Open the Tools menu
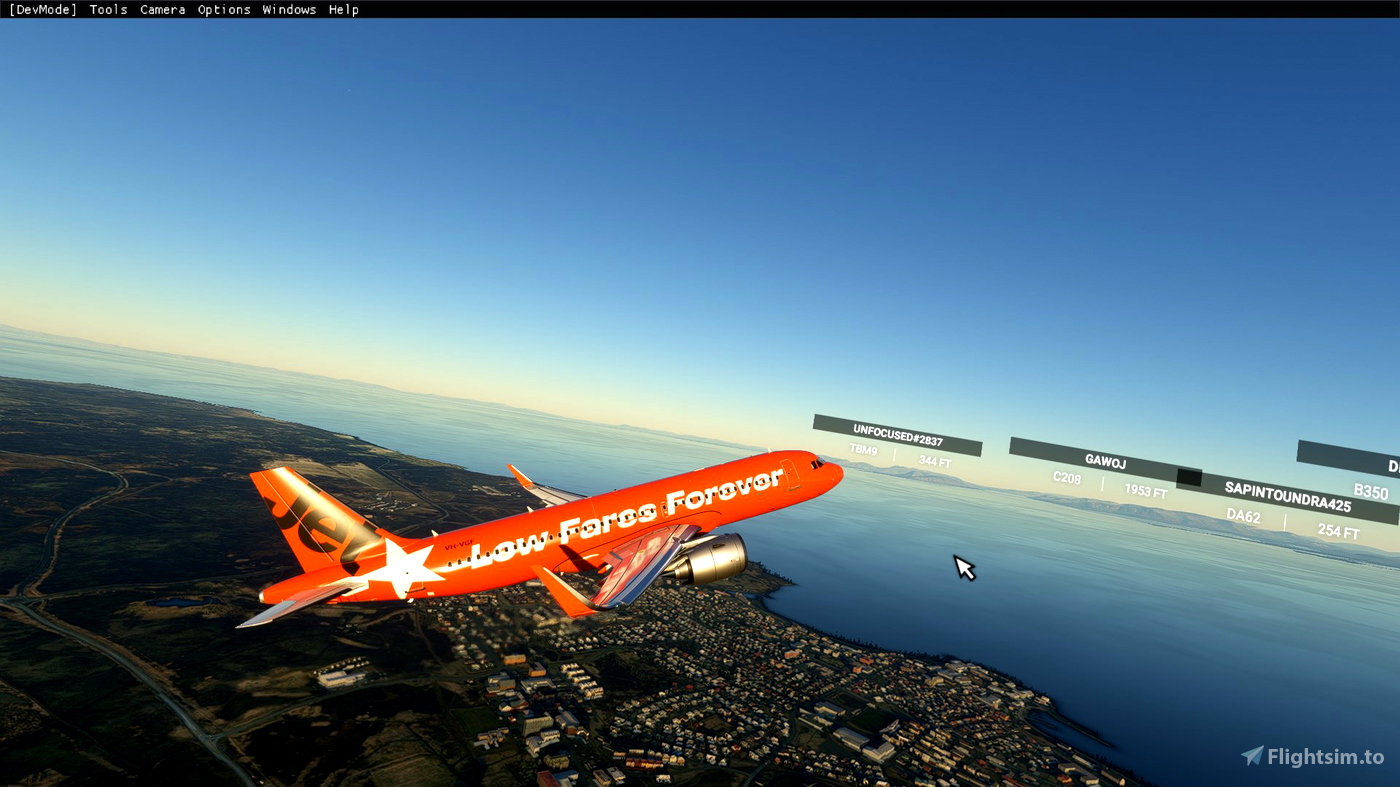Viewport: 1400px width, 787px height. pyautogui.click(x=108, y=9)
